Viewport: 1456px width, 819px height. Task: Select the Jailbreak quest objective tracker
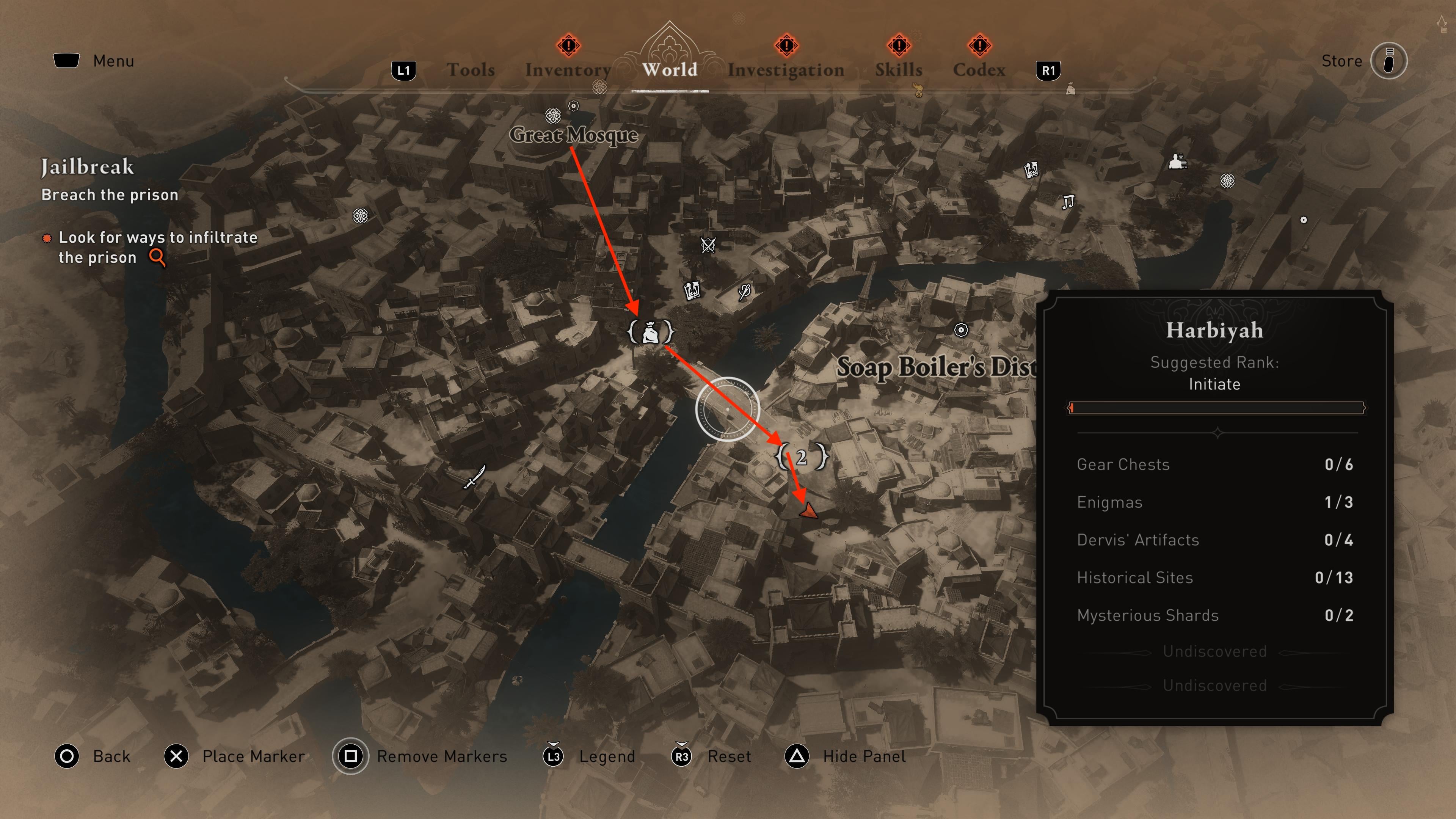click(88, 167)
